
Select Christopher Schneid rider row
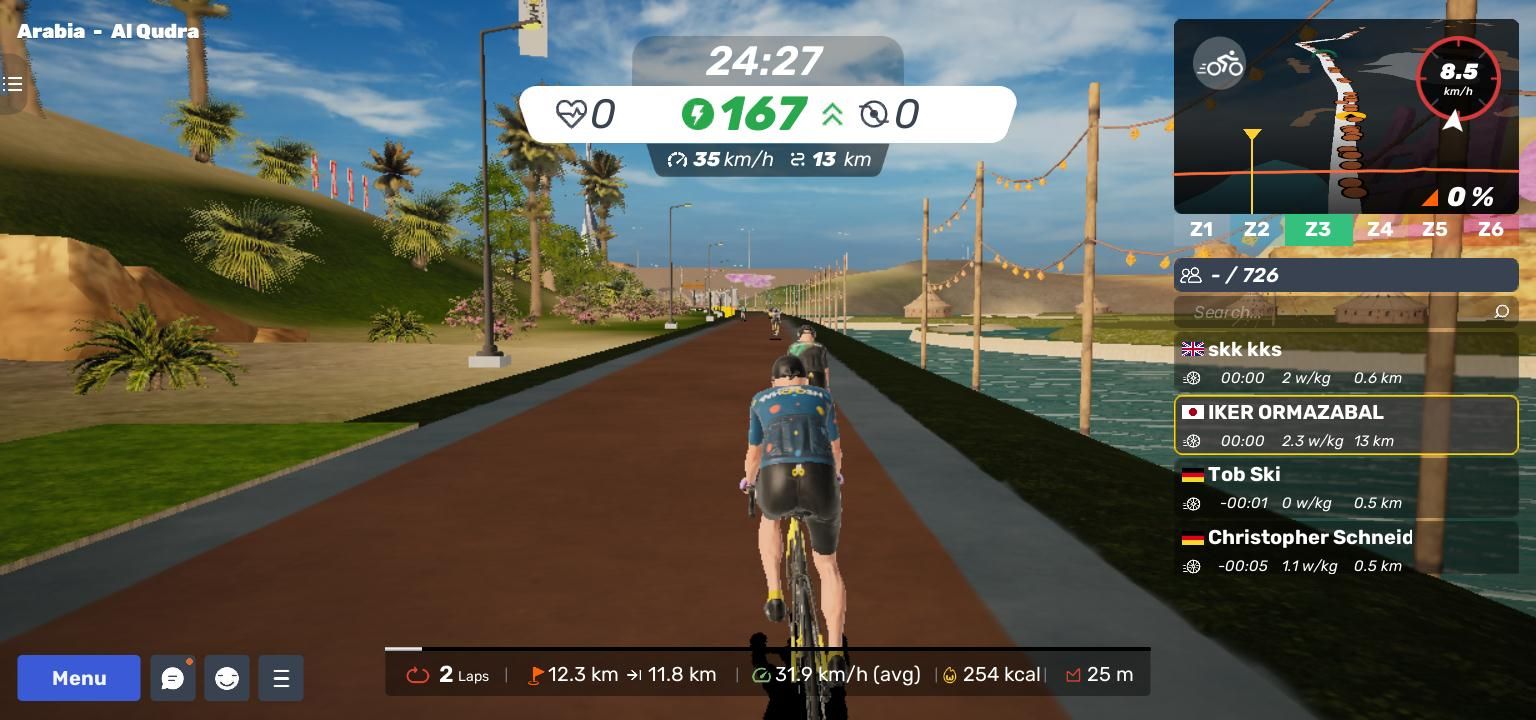click(x=1346, y=550)
